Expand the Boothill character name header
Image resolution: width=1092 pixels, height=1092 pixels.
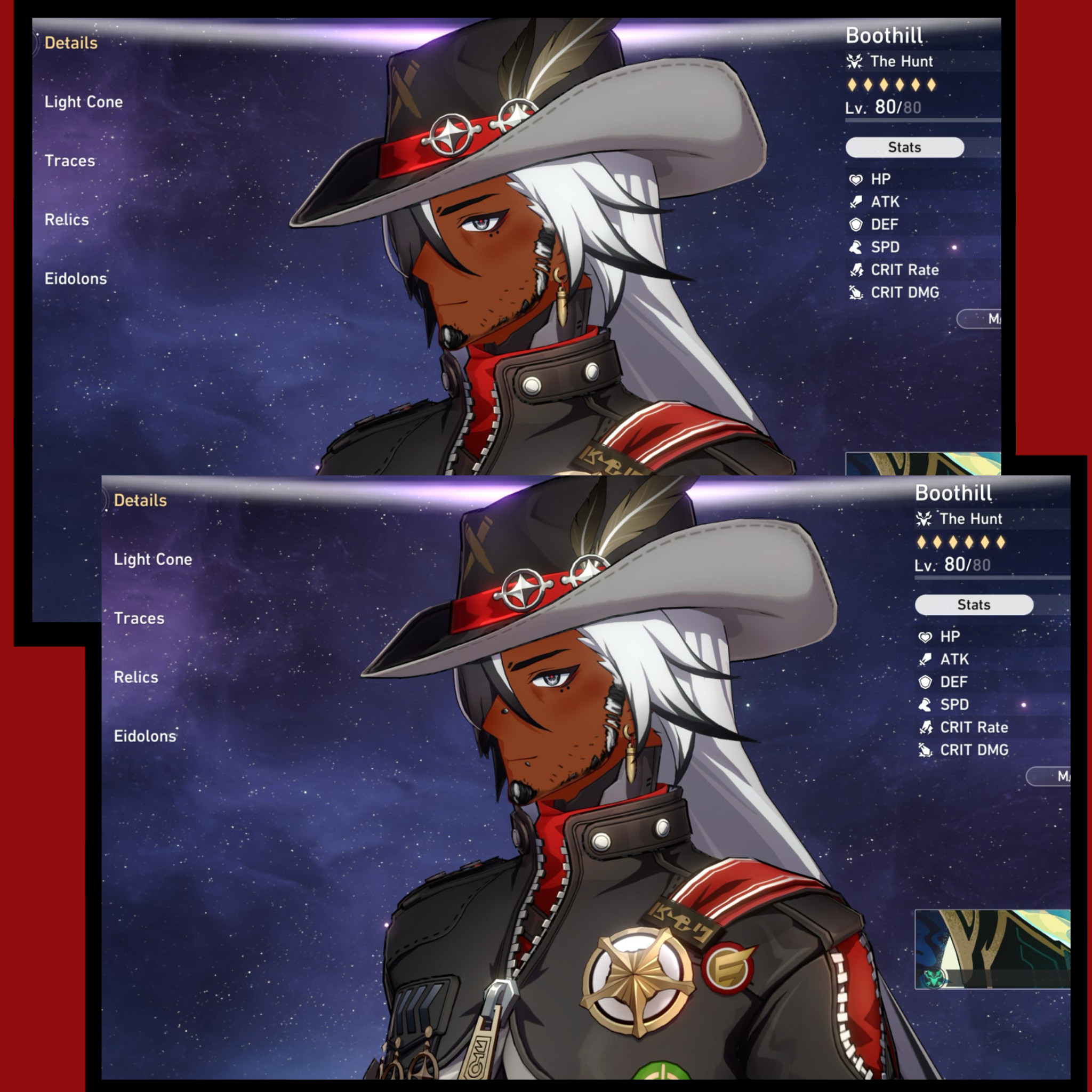click(953, 493)
